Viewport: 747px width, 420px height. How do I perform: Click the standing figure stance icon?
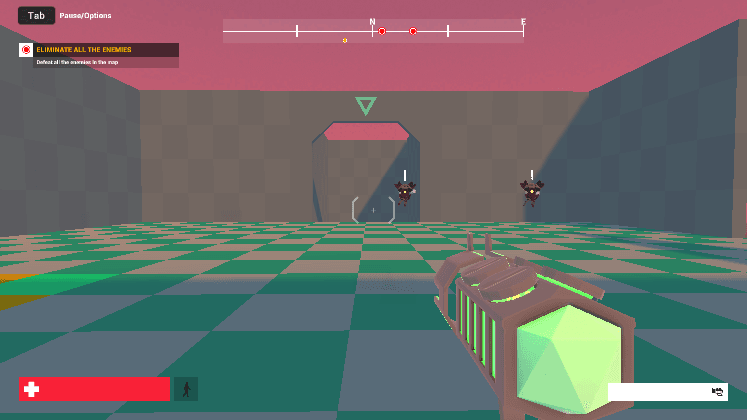coord(186,389)
